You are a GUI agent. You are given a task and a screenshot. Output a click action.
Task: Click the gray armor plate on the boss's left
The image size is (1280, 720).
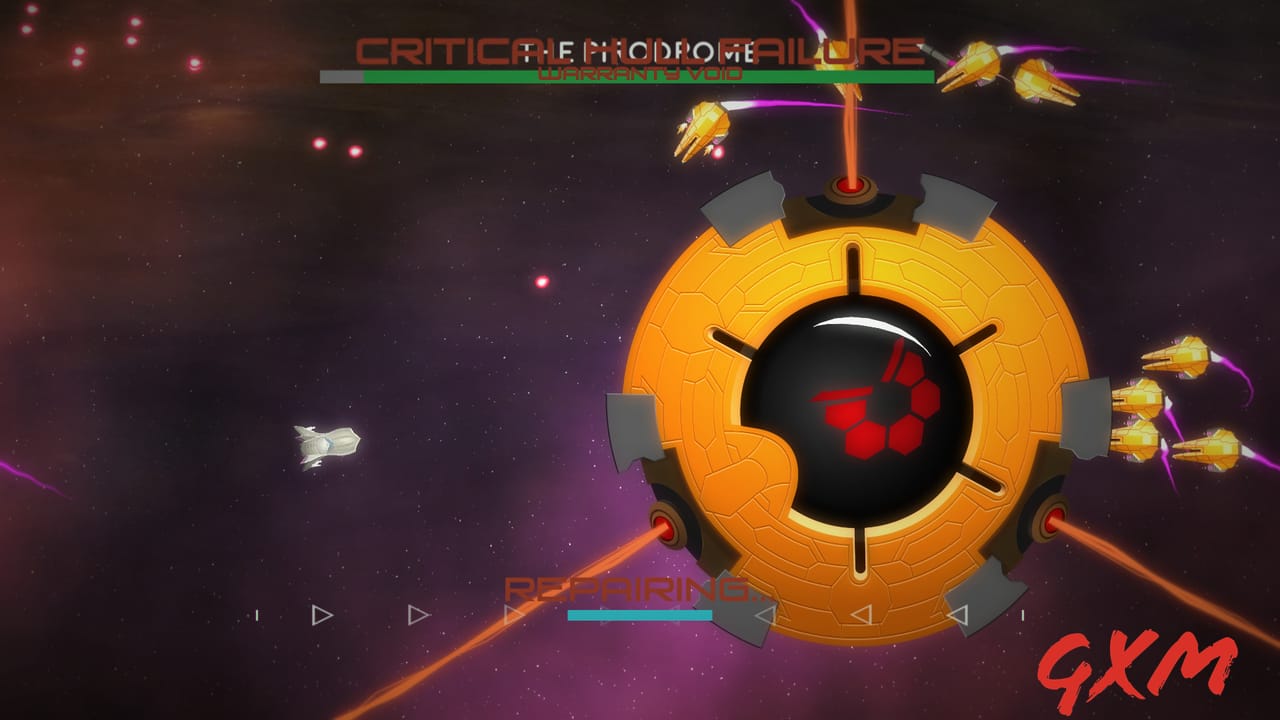[630, 425]
